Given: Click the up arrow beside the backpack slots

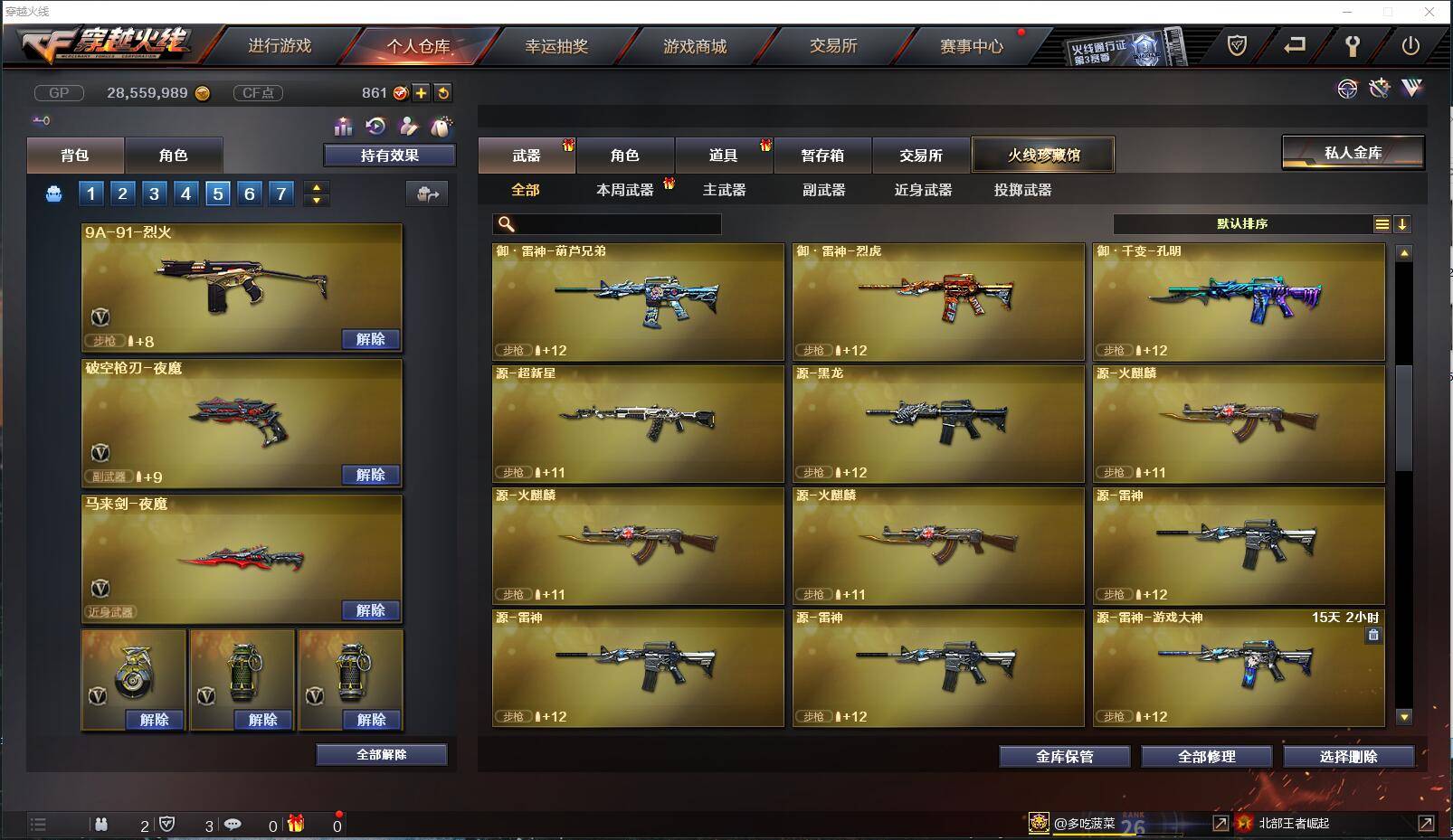Looking at the screenshot, I should 315,186.
